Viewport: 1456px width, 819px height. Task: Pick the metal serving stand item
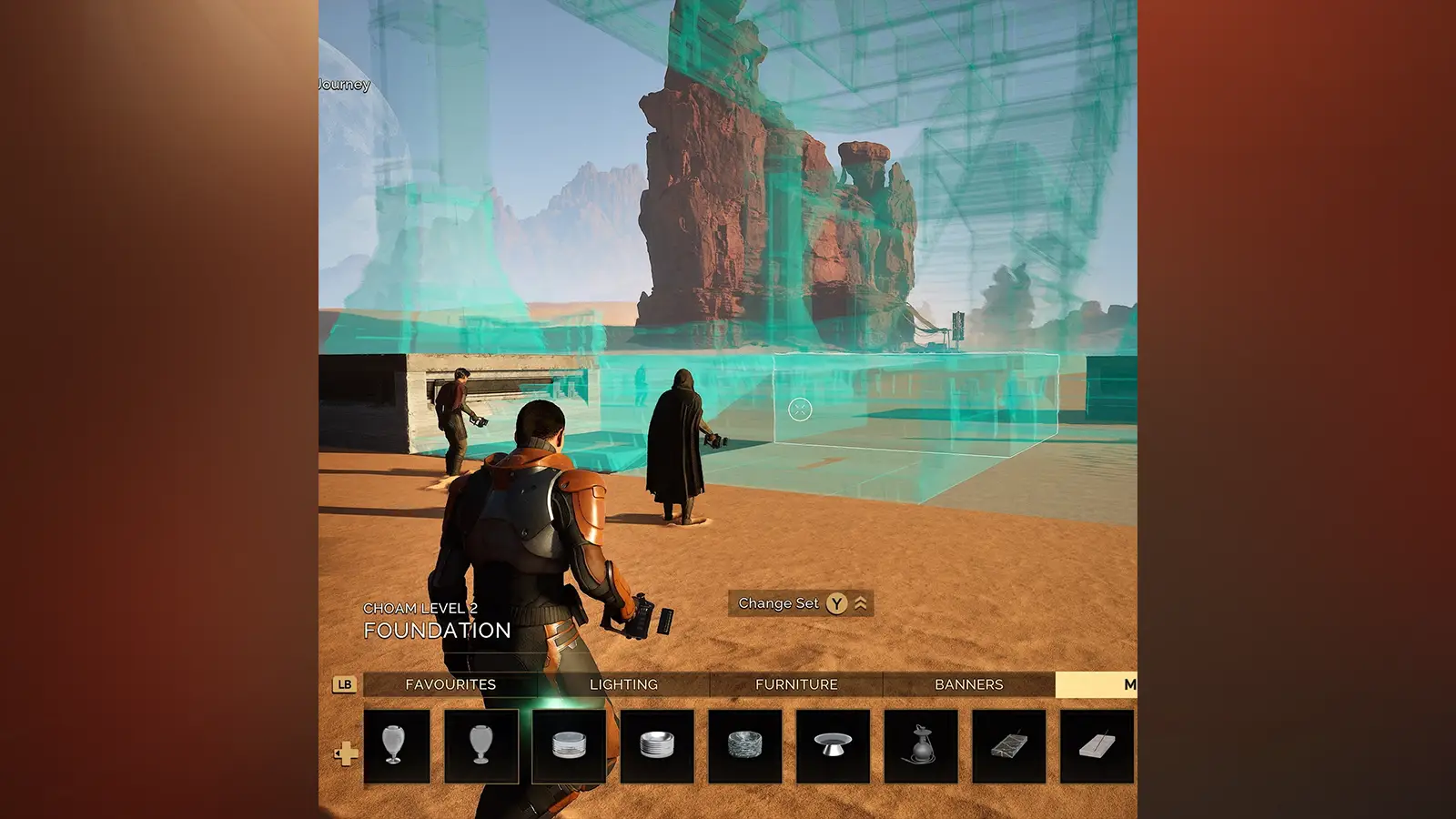(831, 748)
